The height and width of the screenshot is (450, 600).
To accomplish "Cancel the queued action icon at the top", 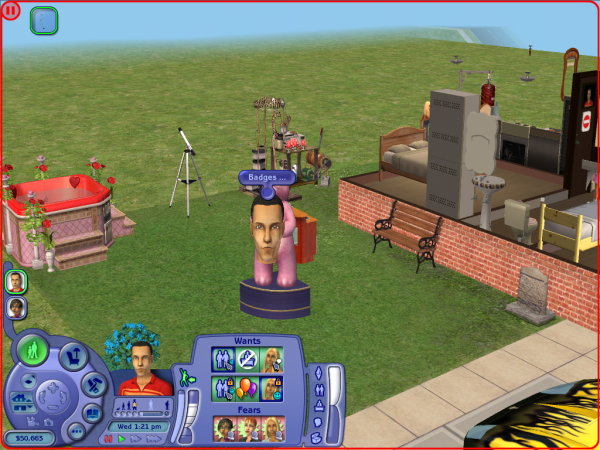I will point(44,20).
